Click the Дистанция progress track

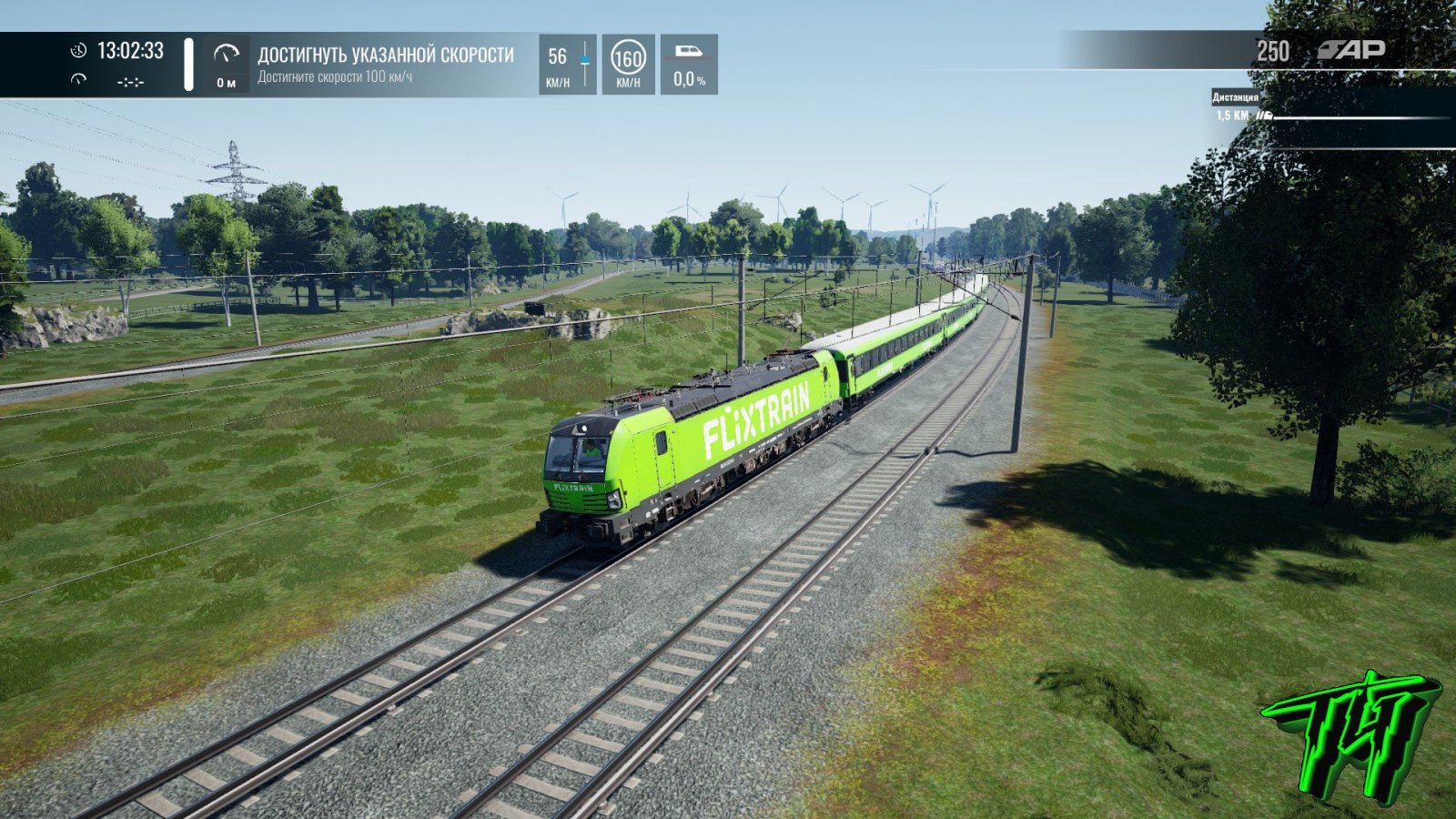tap(1354, 116)
